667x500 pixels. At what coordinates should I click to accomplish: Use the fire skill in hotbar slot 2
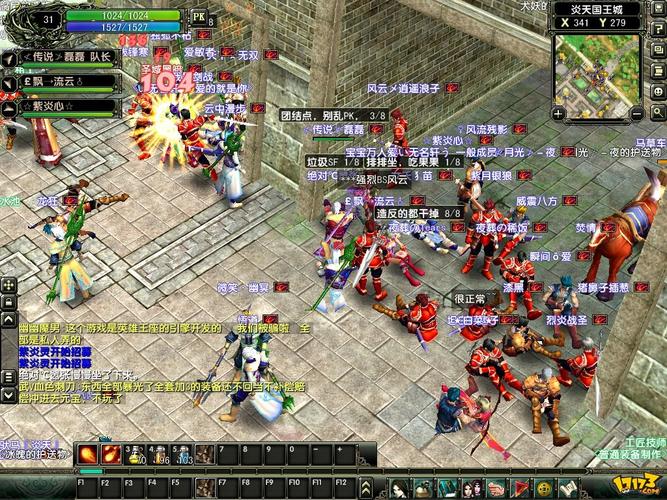tap(110, 454)
